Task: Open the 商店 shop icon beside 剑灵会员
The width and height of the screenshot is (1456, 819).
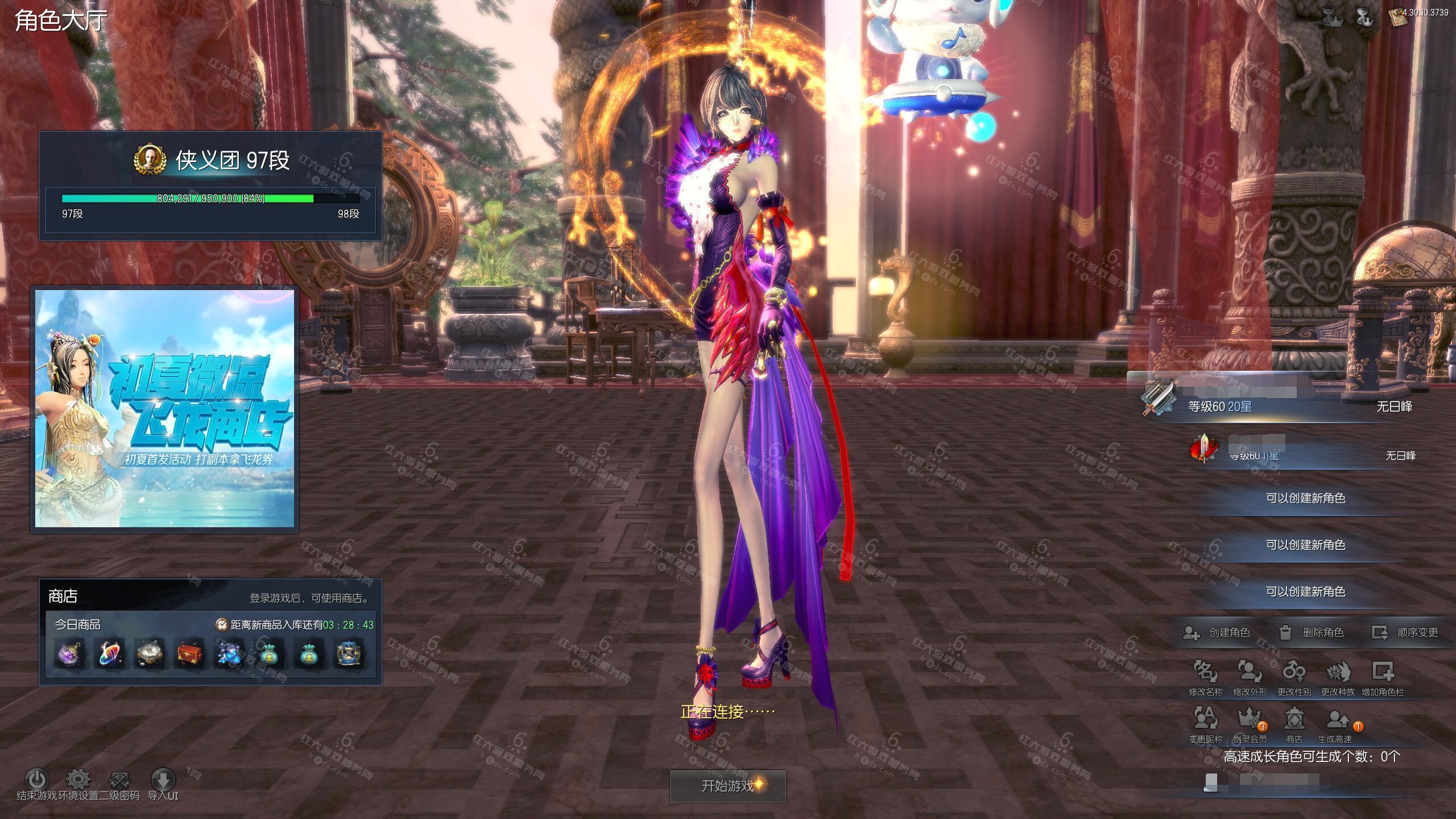Action: [1294, 719]
